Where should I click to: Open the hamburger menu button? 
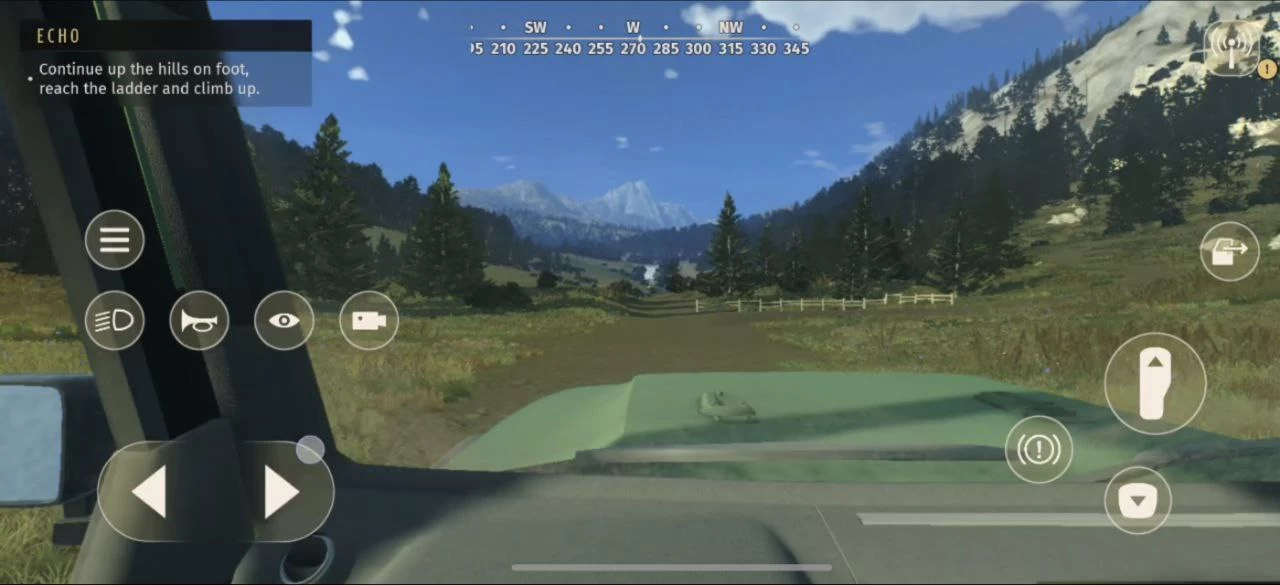click(x=115, y=240)
